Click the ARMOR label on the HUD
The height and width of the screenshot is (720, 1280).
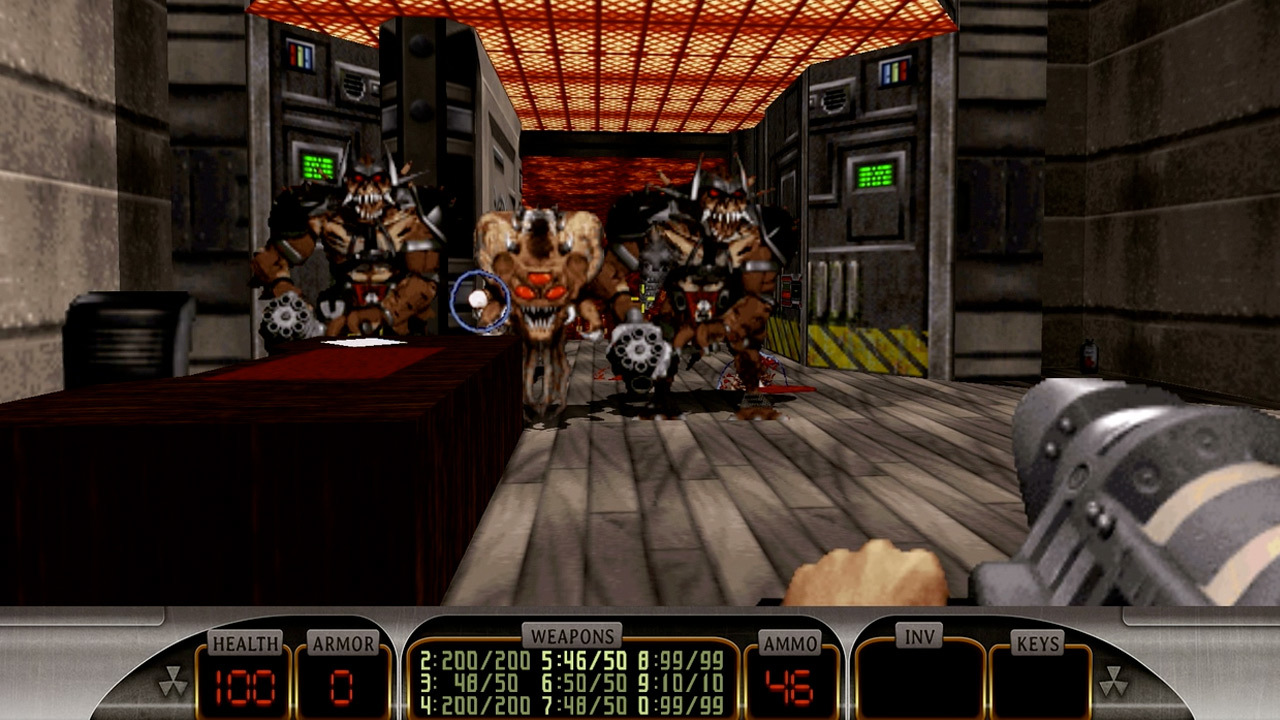(341, 644)
